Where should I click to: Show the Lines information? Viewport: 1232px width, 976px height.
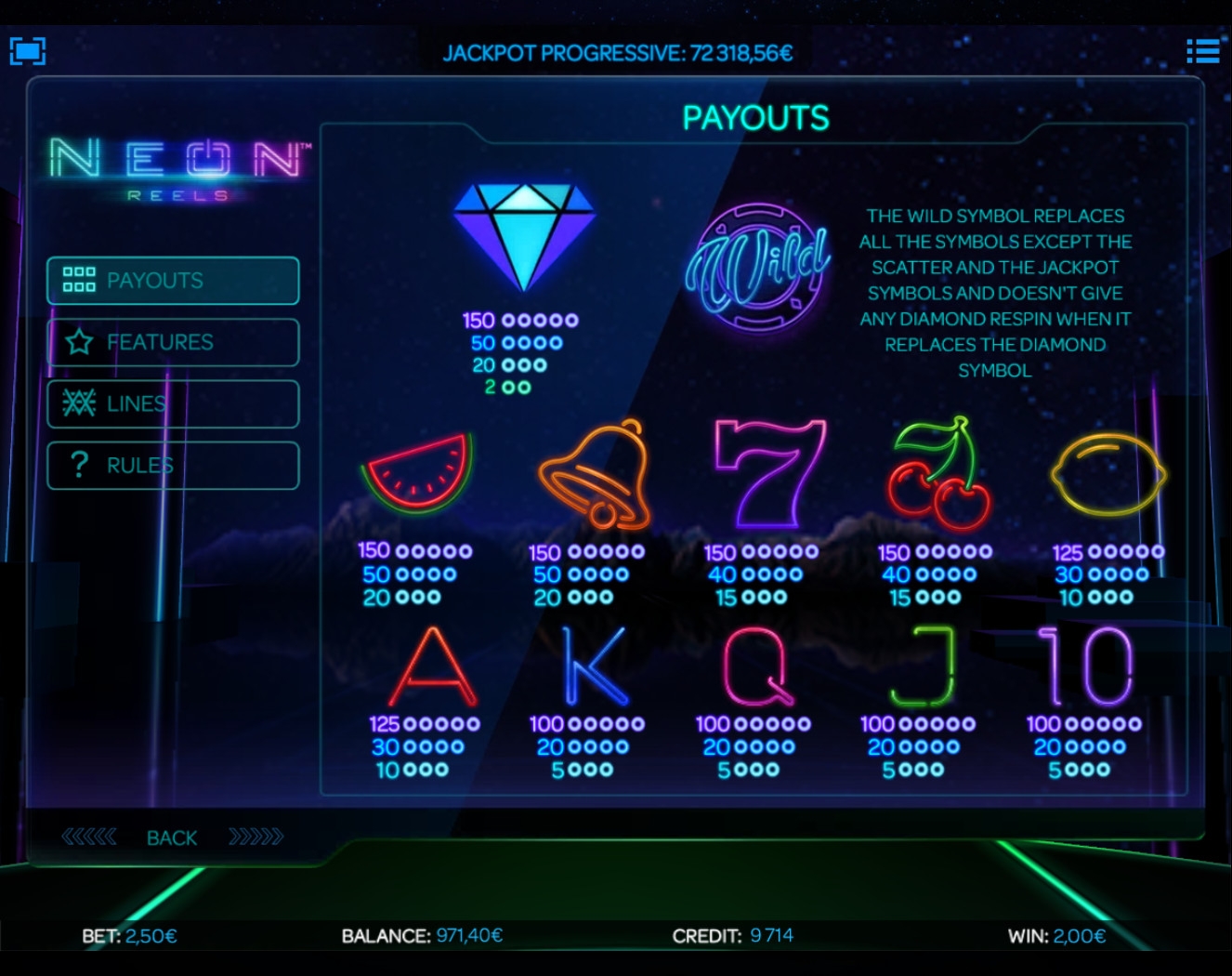tap(173, 403)
